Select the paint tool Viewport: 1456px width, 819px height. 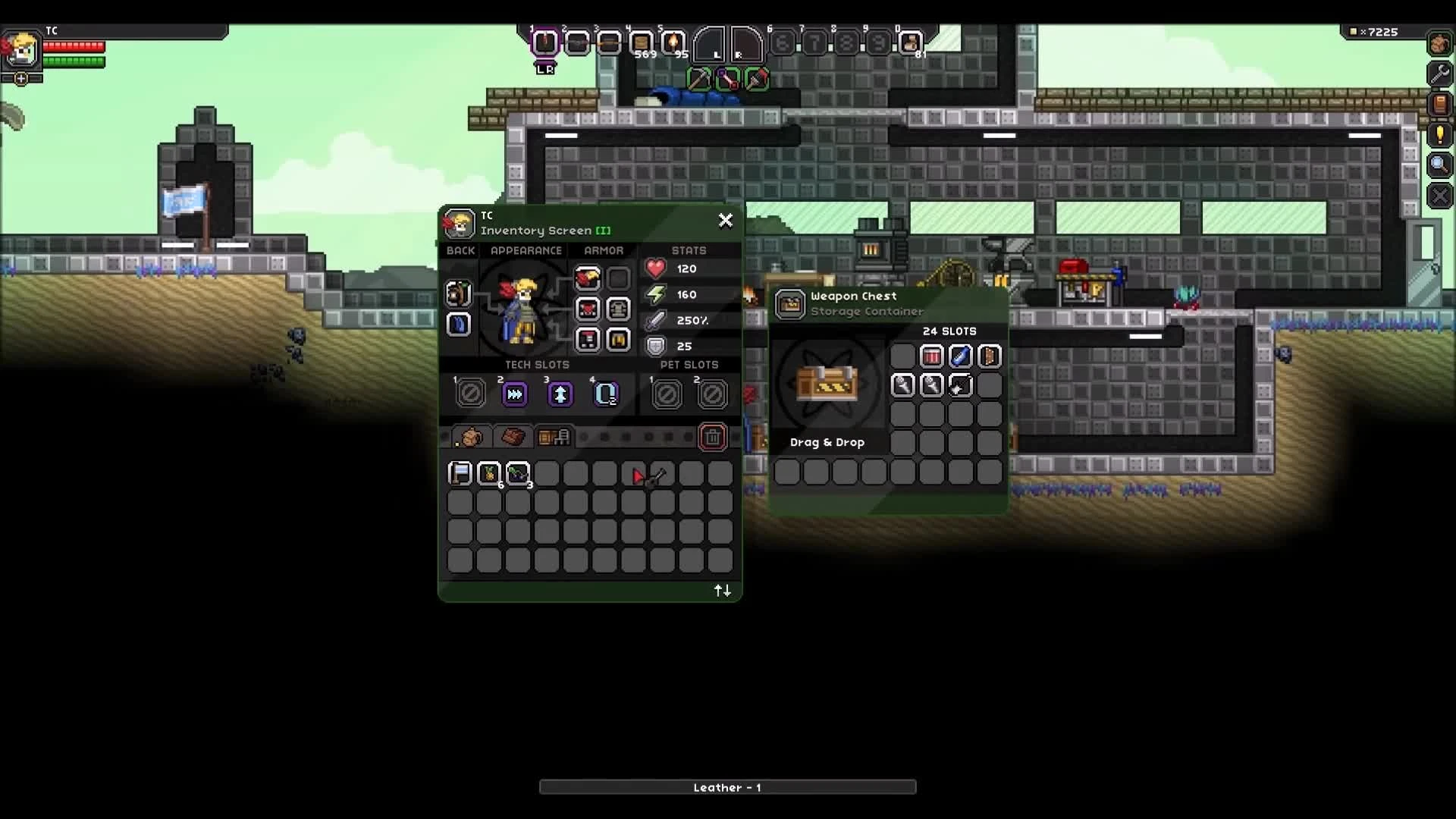pyautogui.click(x=757, y=80)
